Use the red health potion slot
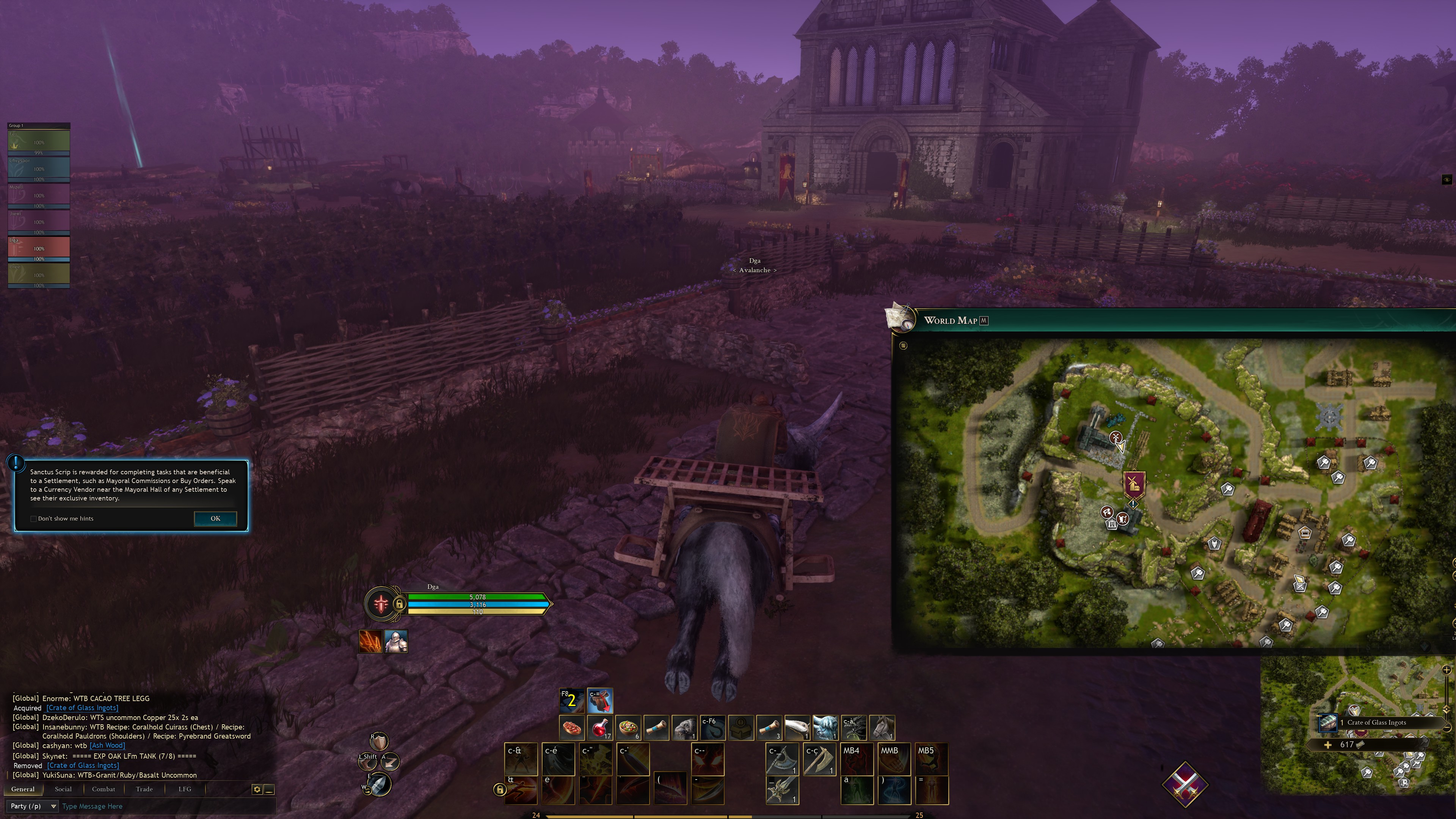The height and width of the screenshot is (819, 1456). [x=600, y=728]
